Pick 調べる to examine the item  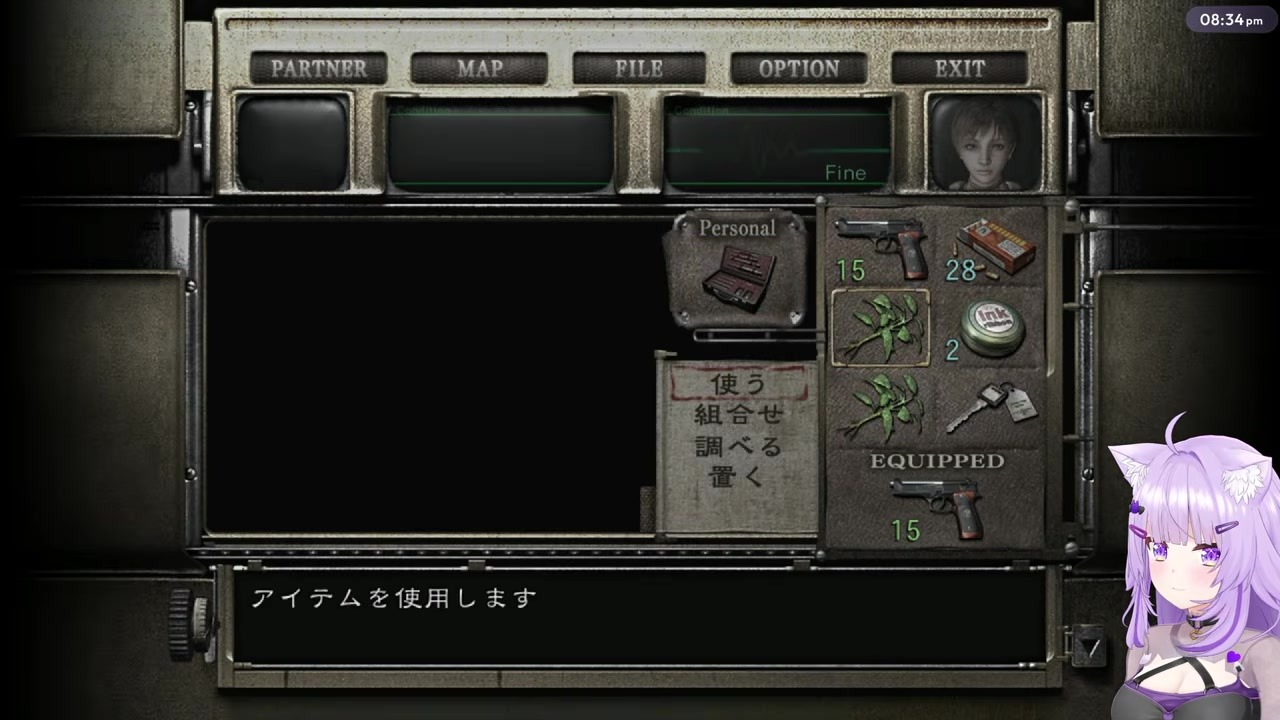[x=737, y=445]
